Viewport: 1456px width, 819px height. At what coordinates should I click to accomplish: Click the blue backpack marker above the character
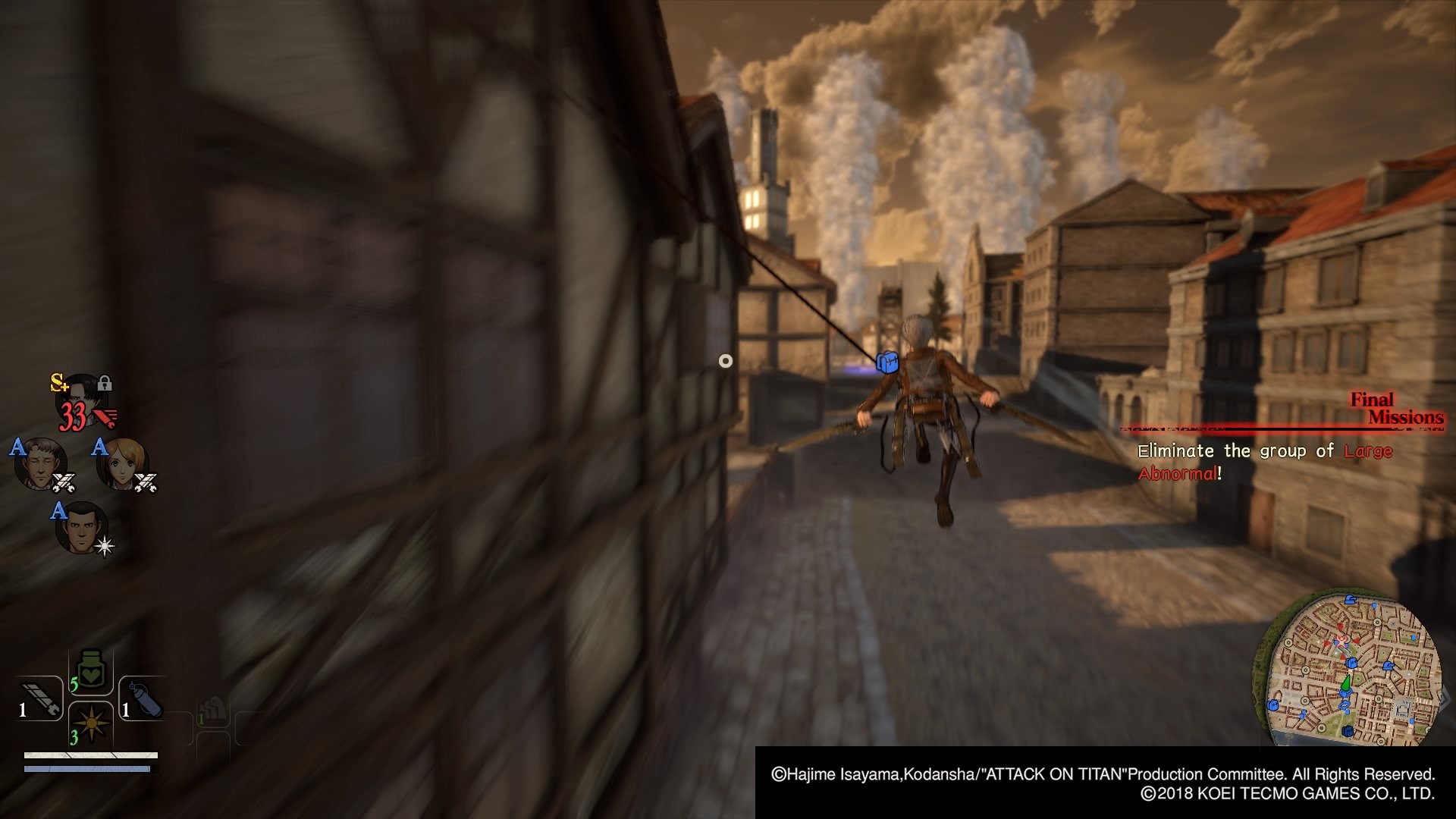(887, 362)
